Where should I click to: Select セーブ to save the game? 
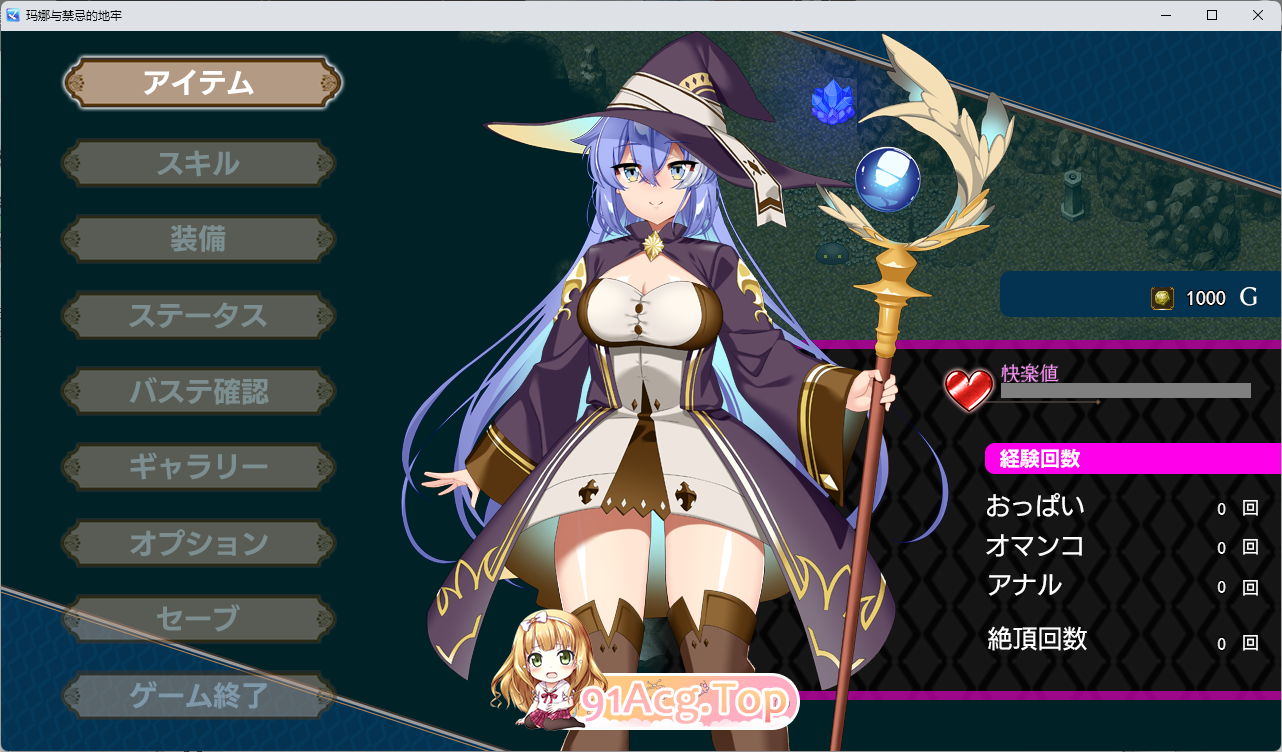[x=198, y=618]
